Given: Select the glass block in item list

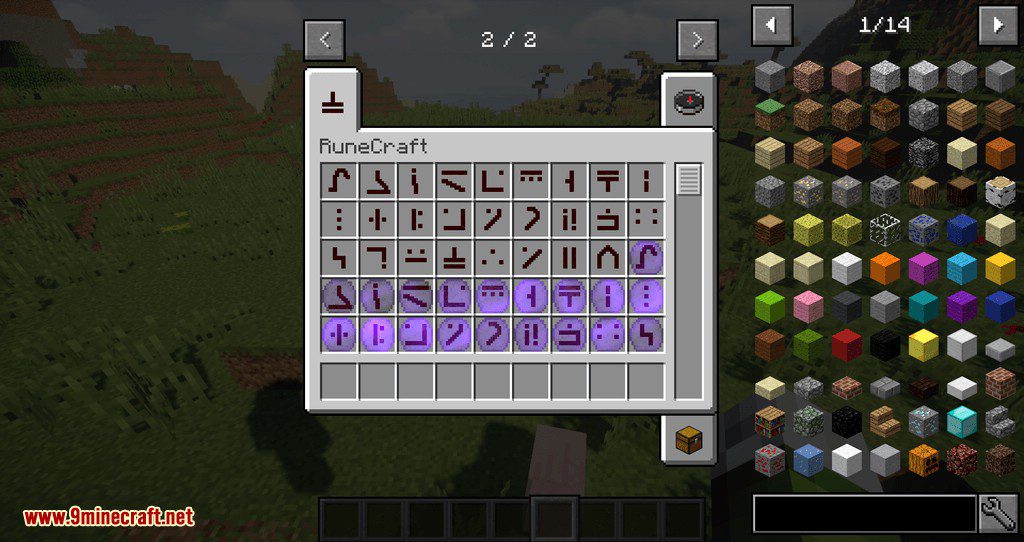Looking at the screenshot, I should click(886, 228).
